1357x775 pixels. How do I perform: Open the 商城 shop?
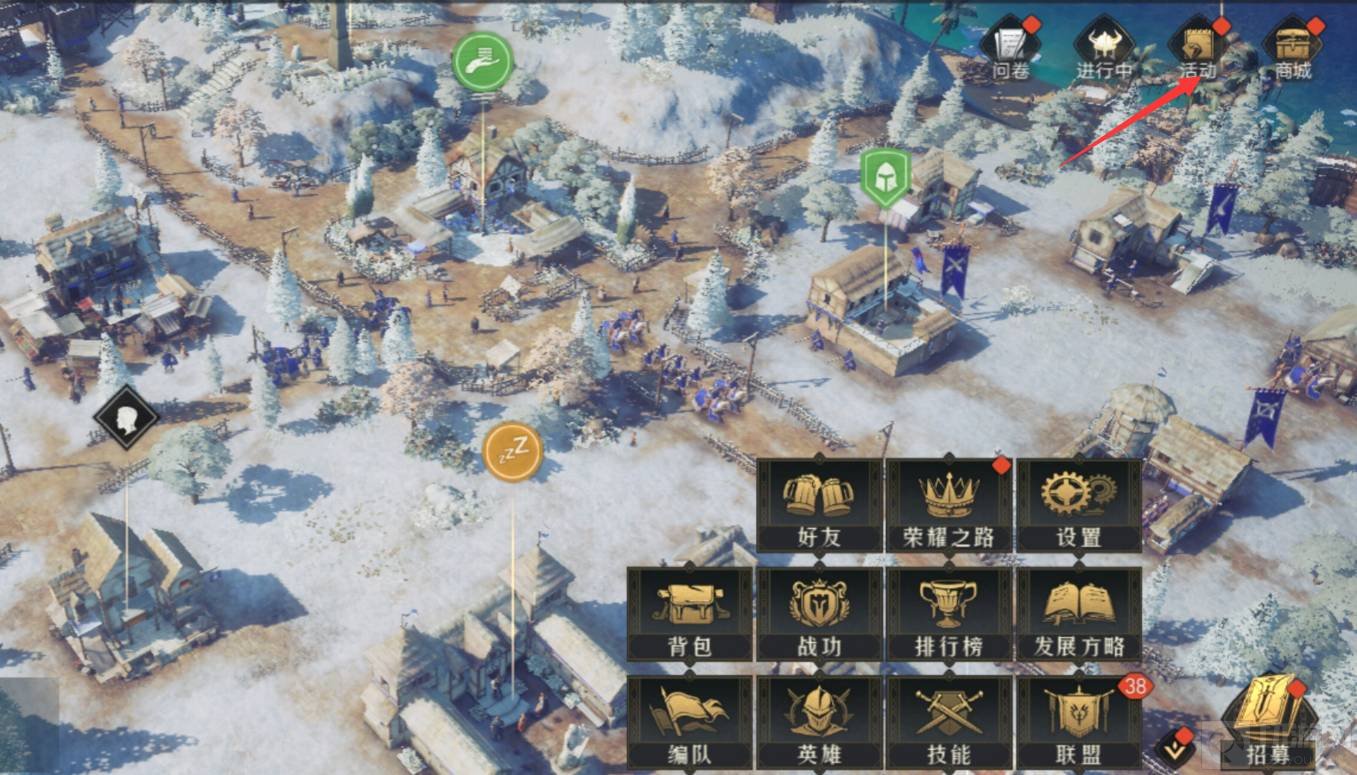[1292, 47]
